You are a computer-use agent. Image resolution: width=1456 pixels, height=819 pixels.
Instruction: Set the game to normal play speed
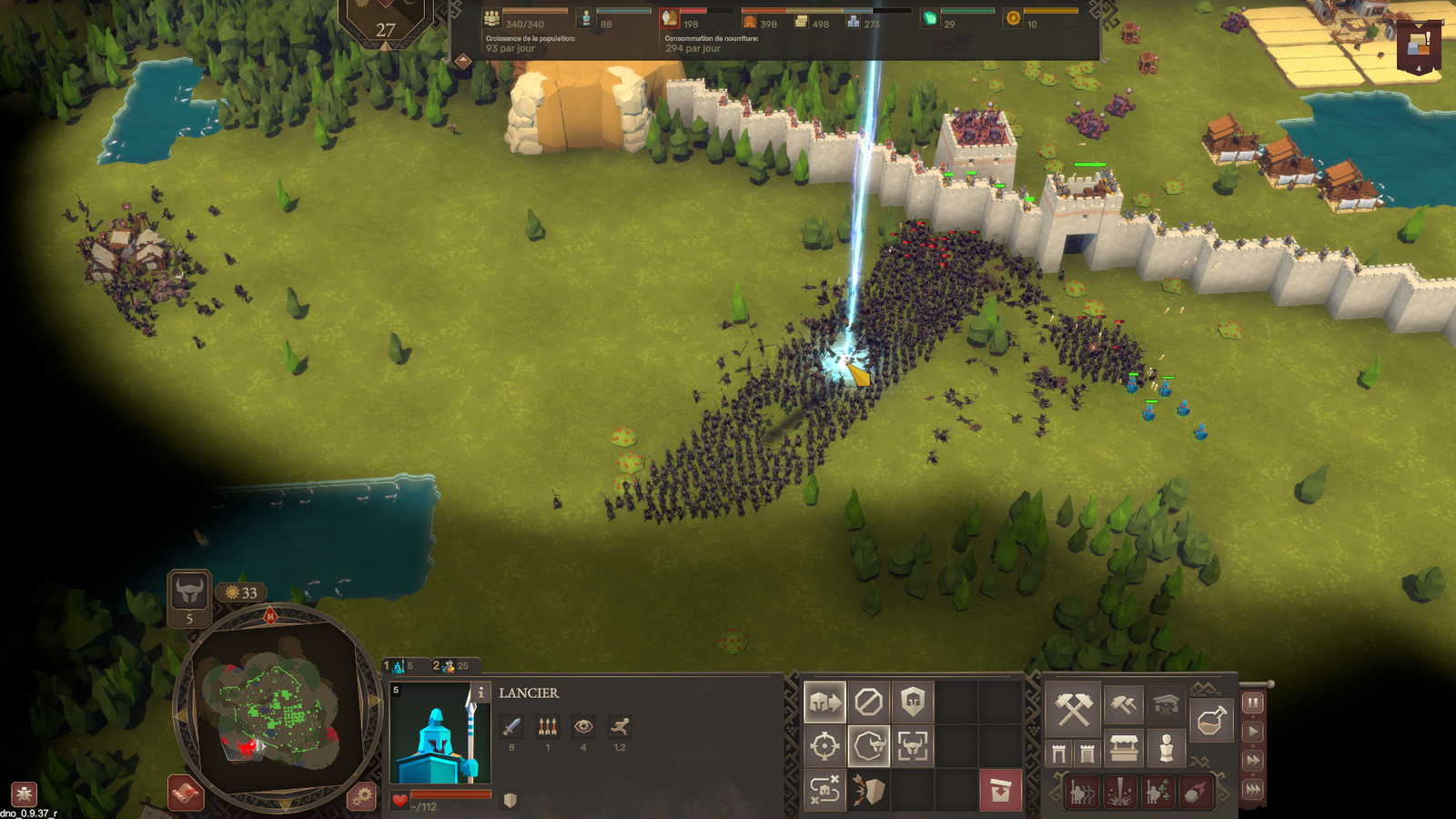click(x=1253, y=731)
